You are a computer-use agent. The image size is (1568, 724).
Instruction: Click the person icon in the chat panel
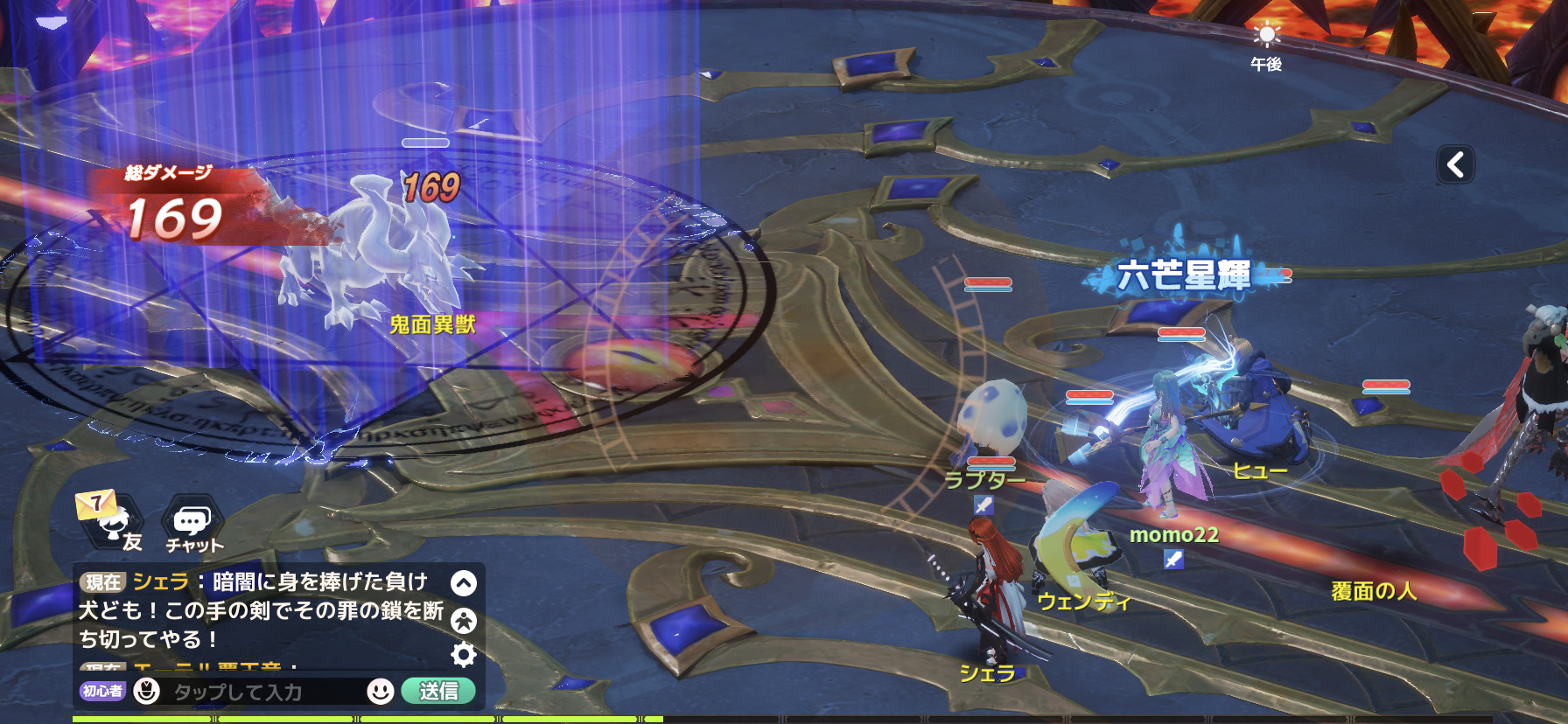coord(464,620)
